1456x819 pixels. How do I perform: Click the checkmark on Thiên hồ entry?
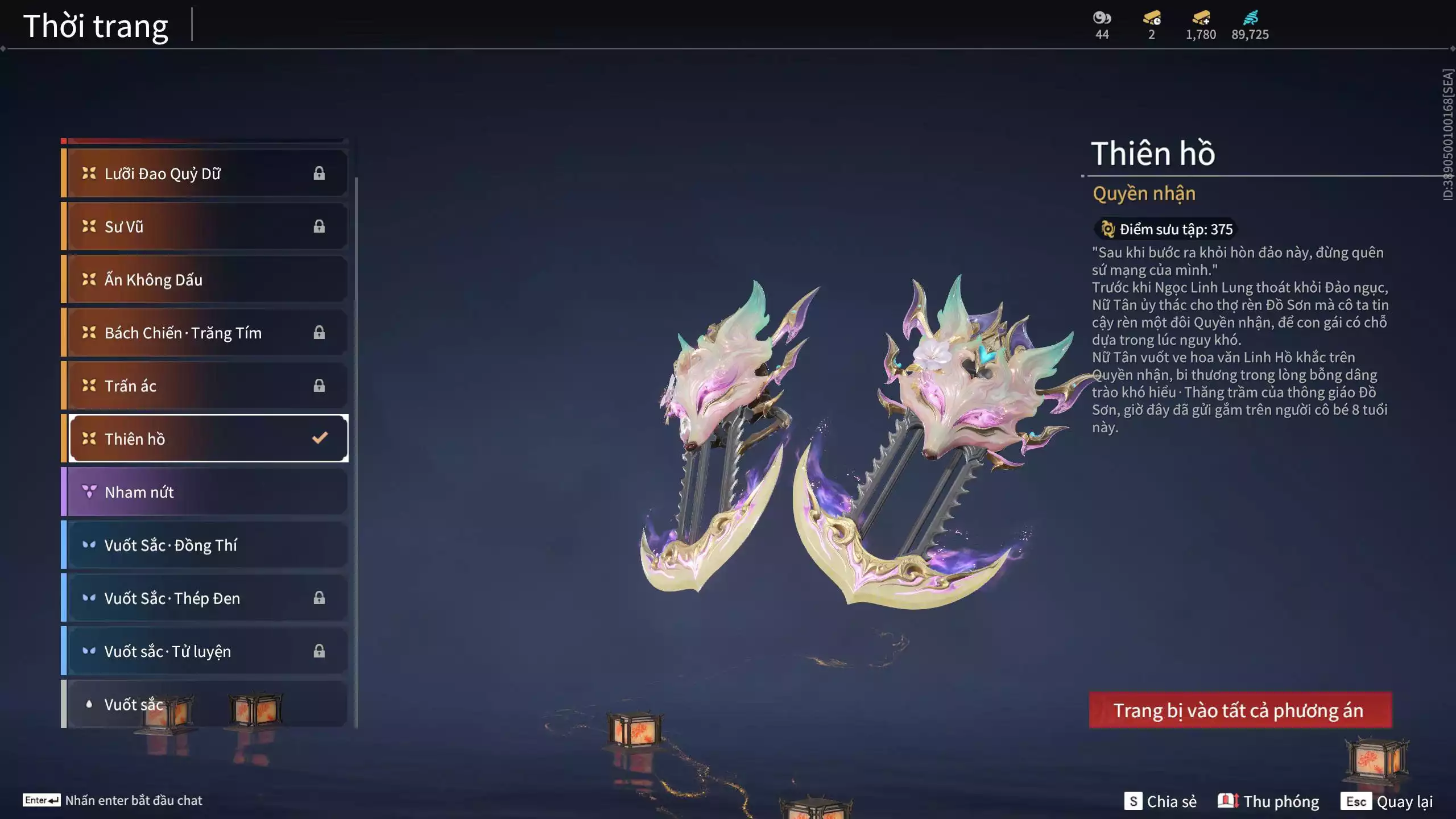319,438
